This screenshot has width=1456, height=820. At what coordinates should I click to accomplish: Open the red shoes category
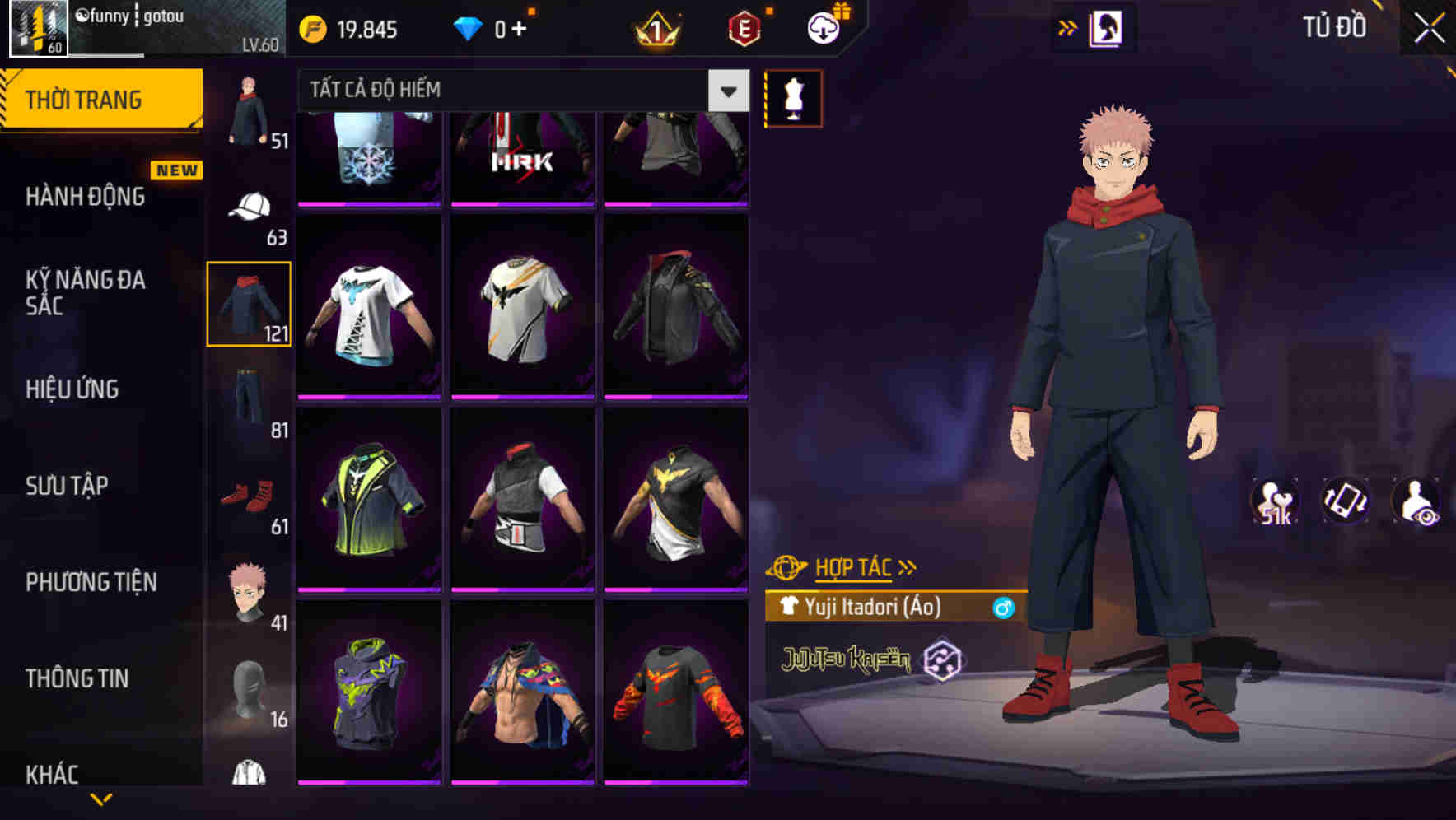(245, 495)
